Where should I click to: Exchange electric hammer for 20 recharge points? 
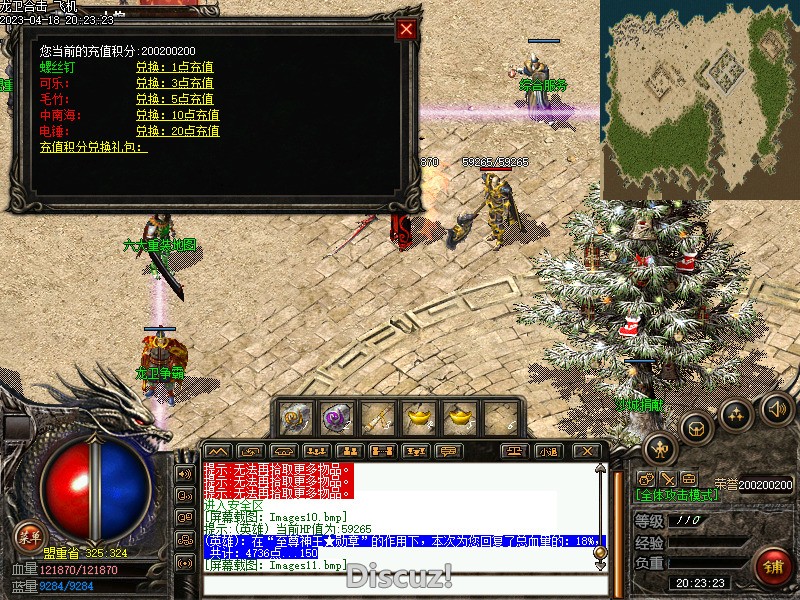point(177,131)
